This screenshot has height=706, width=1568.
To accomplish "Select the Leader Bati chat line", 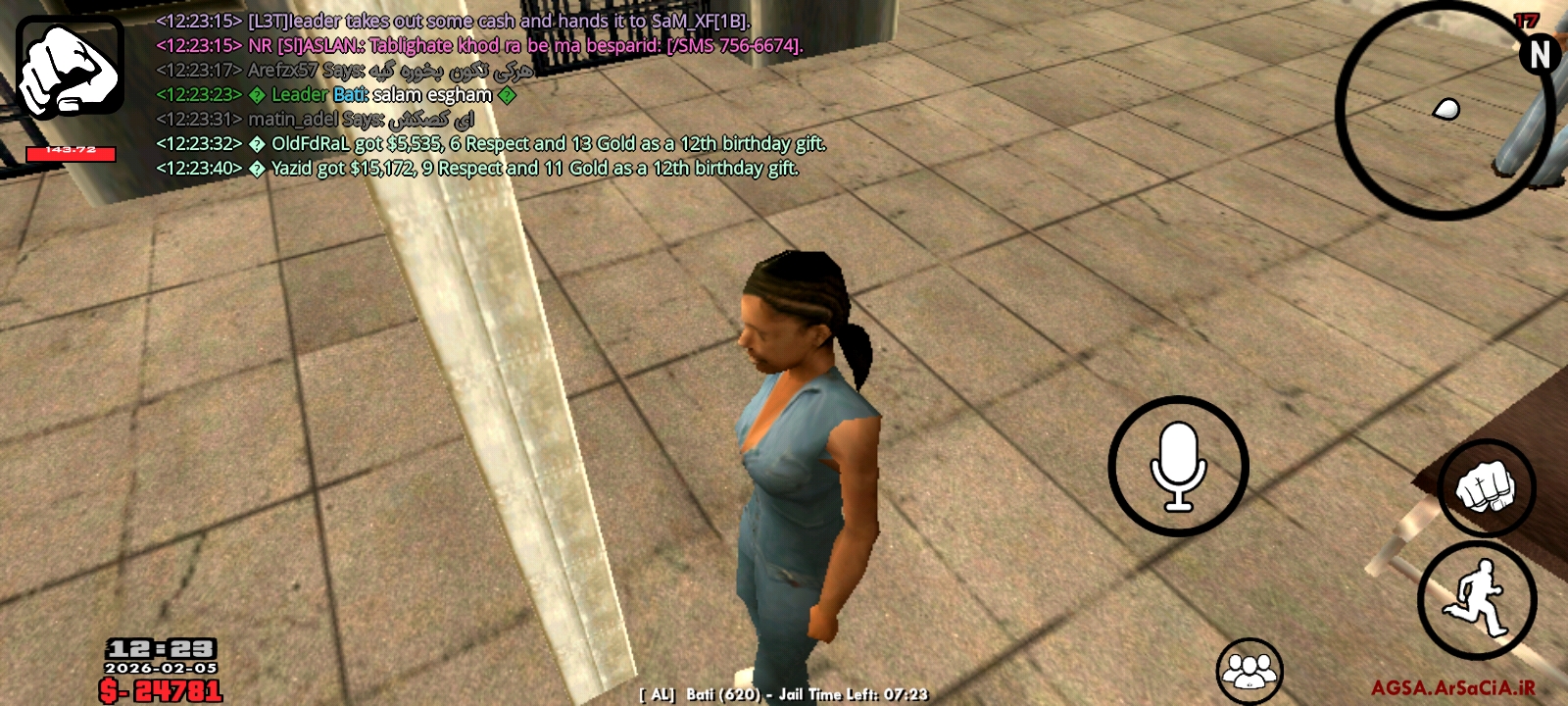I will [333, 95].
